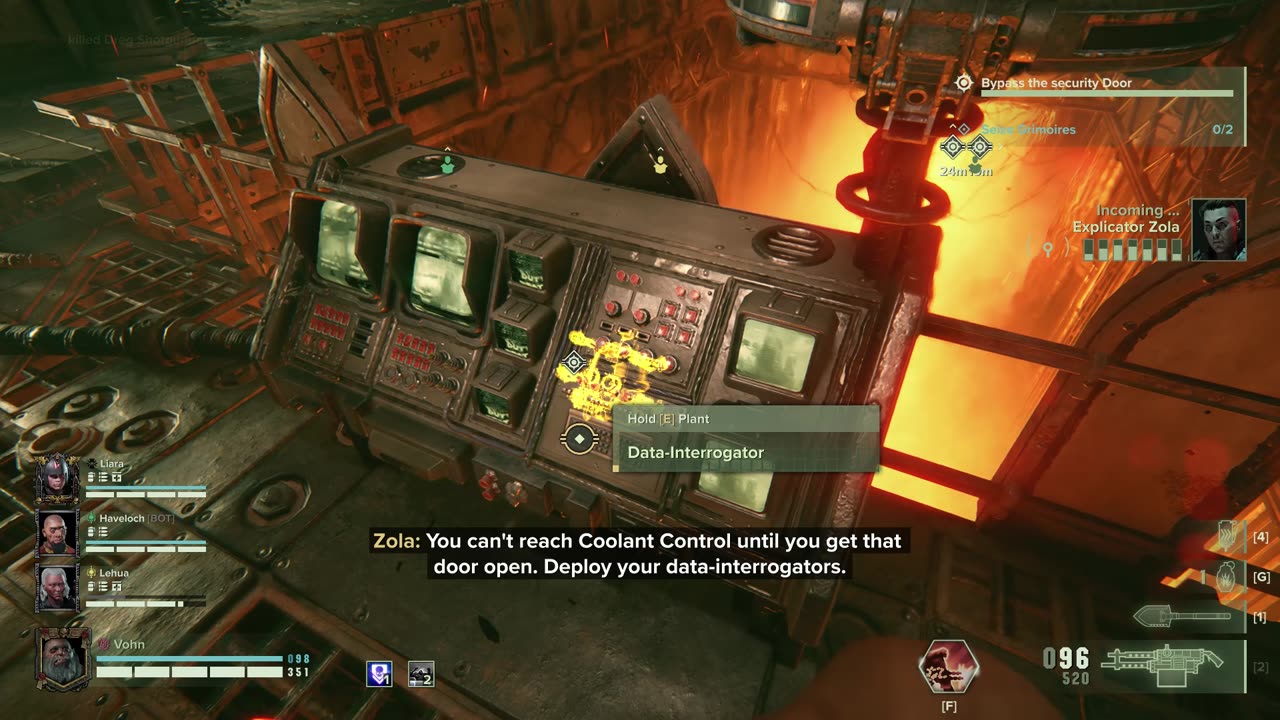Click the blue shield buff icon
The width and height of the screenshot is (1280, 720).
click(x=379, y=674)
